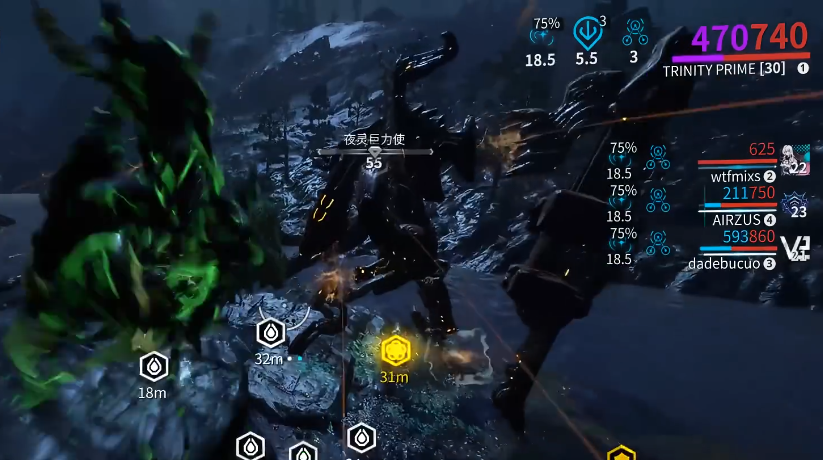Click the TRINITY PRIME [30] player name
The height and width of the screenshot is (460, 823).
click(723, 69)
